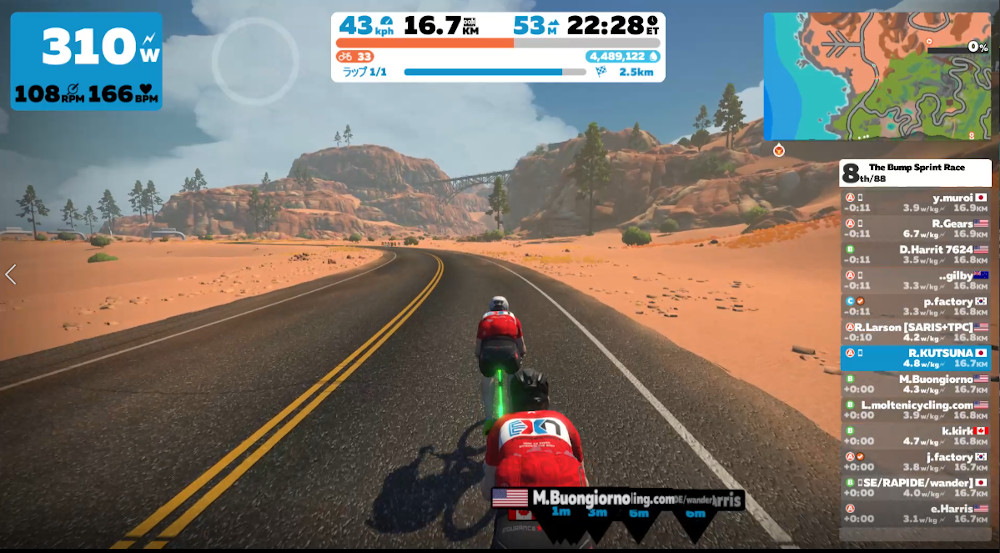Expand the left-edge arrow menu
Screen dimensions: 1000x553
(x=11, y=275)
